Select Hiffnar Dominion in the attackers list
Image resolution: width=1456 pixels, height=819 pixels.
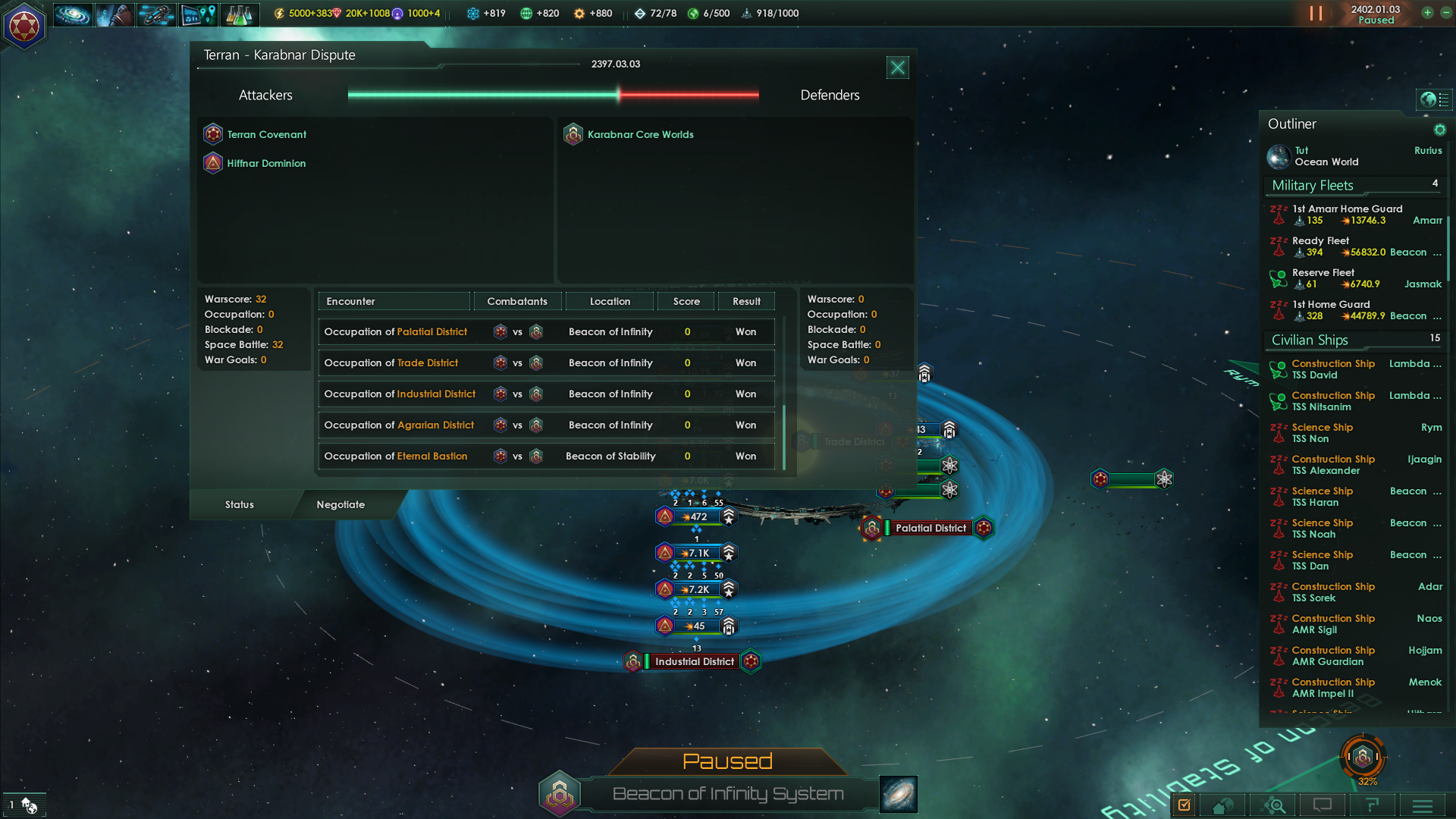click(266, 163)
